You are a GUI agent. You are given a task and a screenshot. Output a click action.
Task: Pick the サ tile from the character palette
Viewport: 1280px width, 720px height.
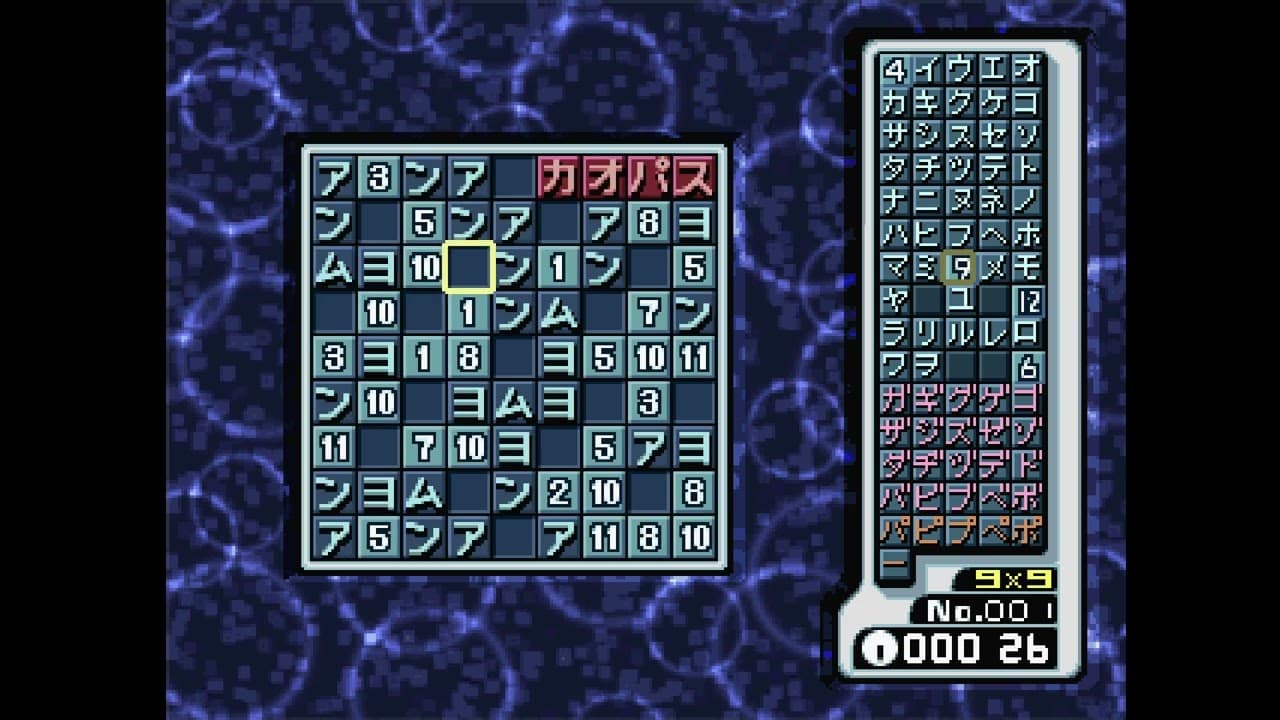897,136
